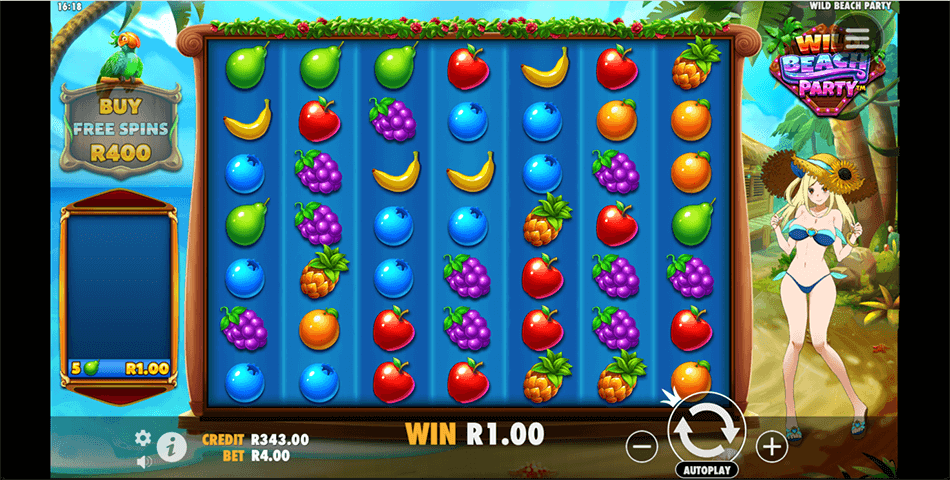Open the gear settings icon
Viewport: 950px width, 480px height.
click(x=143, y=438)
